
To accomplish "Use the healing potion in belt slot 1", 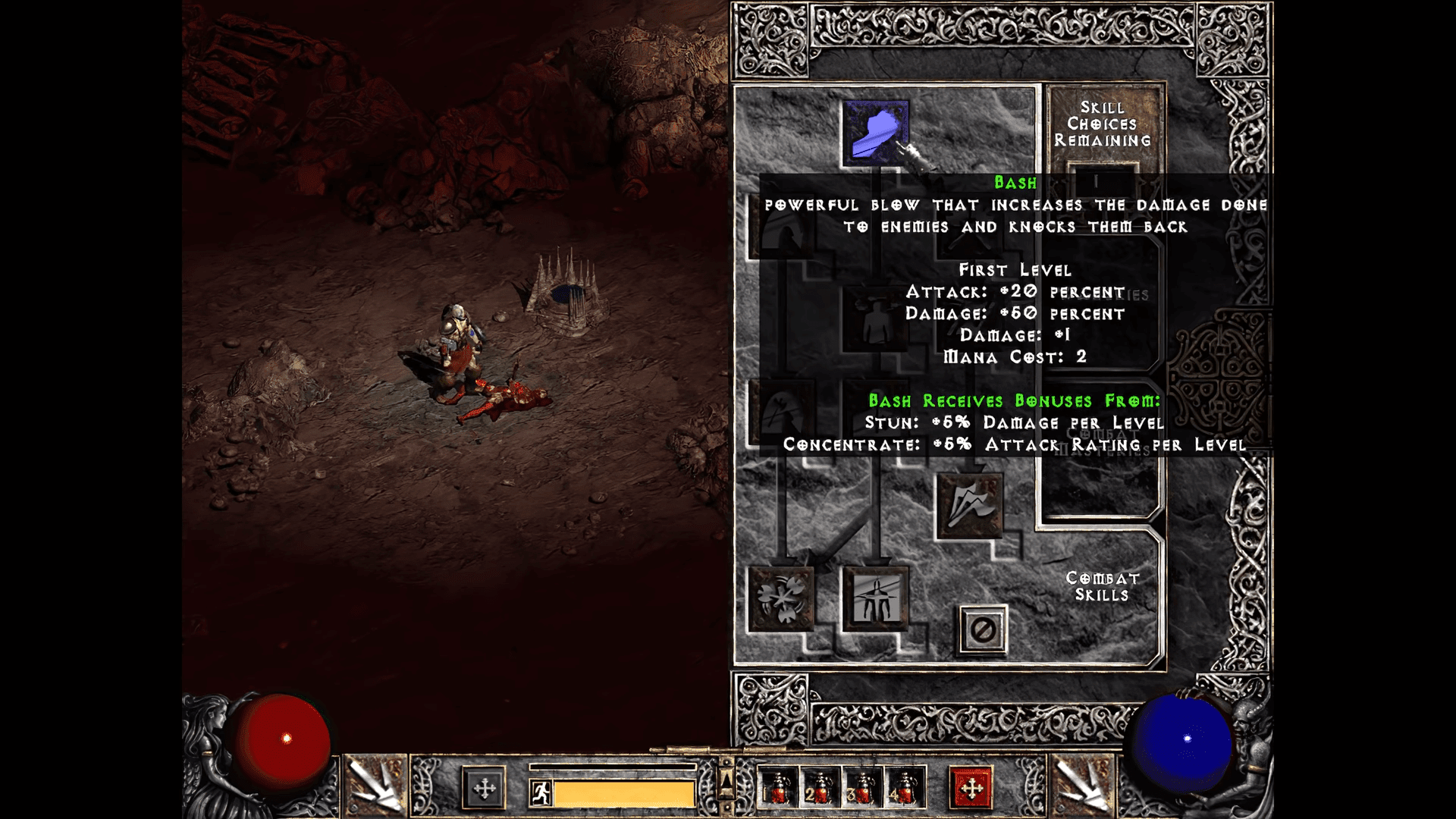I will tap(778, 789).
